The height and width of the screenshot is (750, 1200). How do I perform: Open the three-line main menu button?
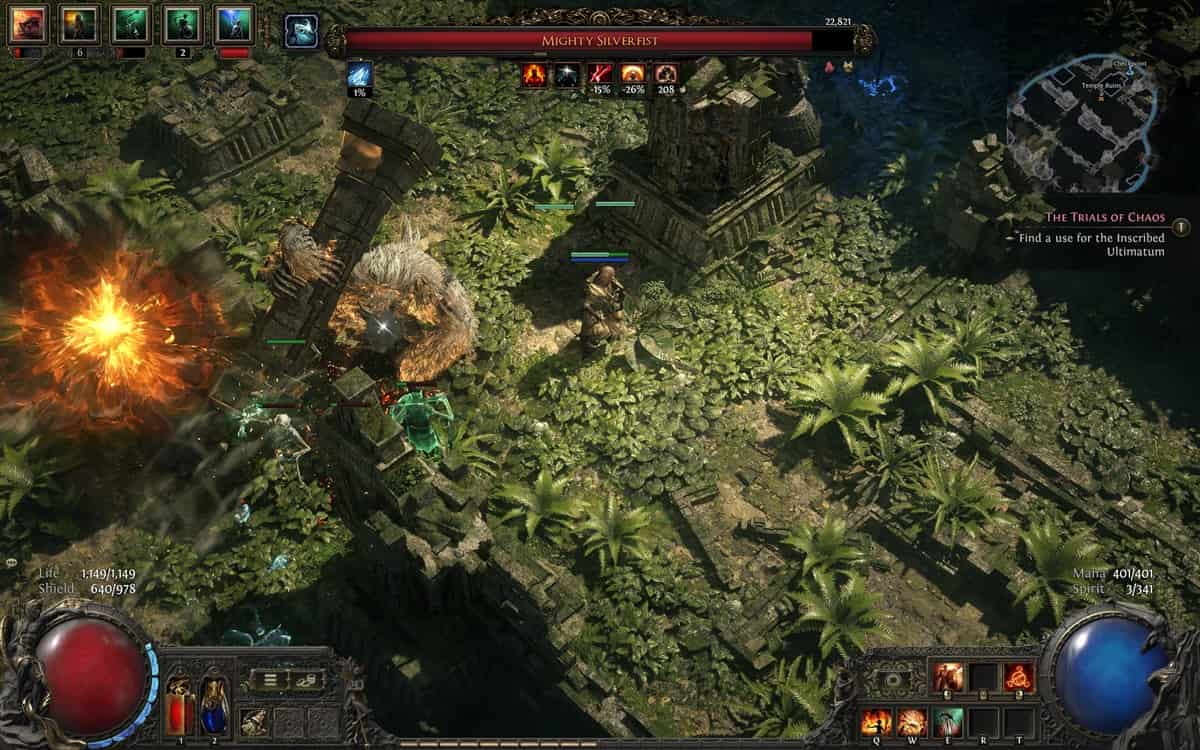[269, 680]
